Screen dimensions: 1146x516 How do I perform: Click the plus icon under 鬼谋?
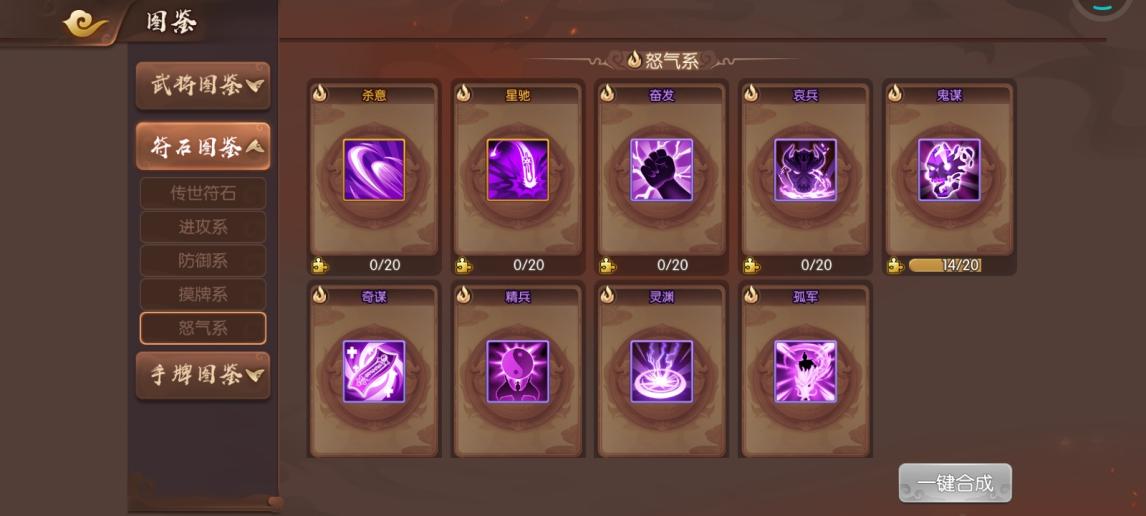pos(895,266)
